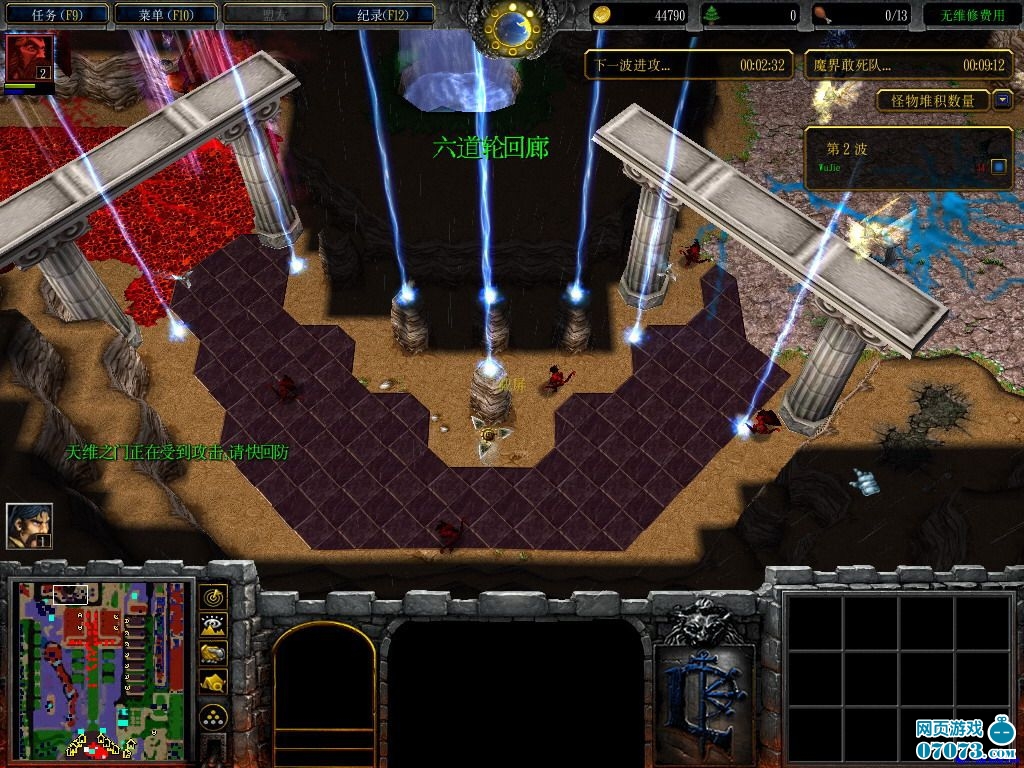Toggle minimap ally color mode
The image size is (1024, 768).
click(x=213, y=654)
